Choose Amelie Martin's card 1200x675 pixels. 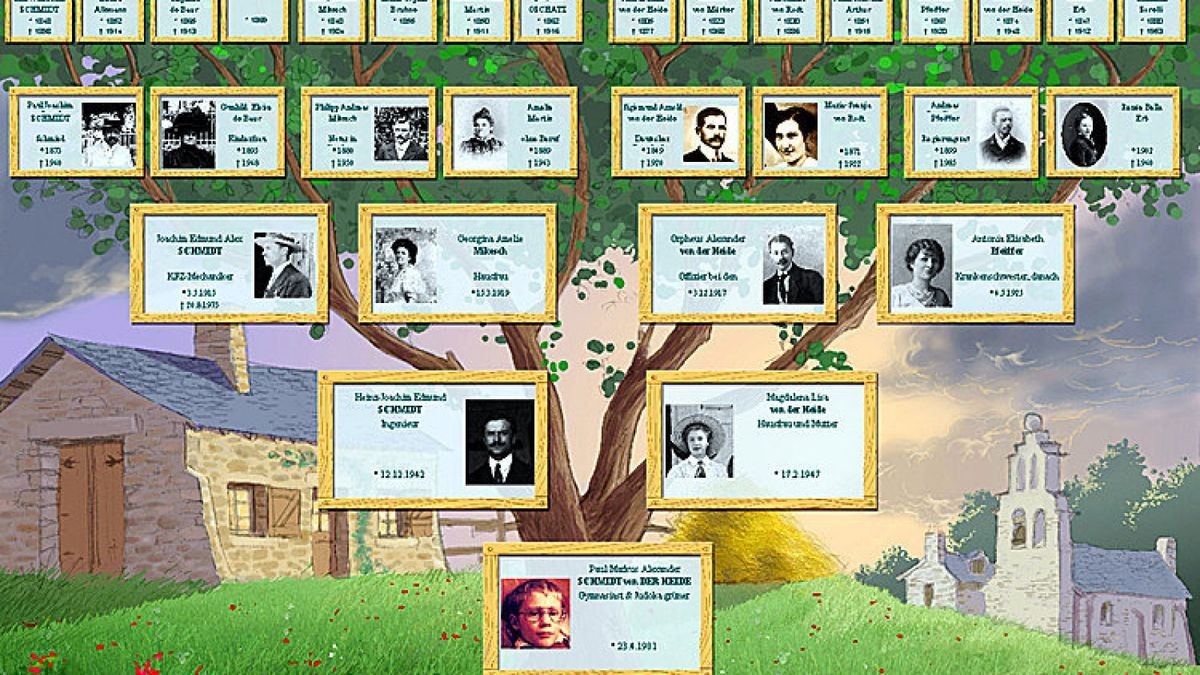pos(510,133)
